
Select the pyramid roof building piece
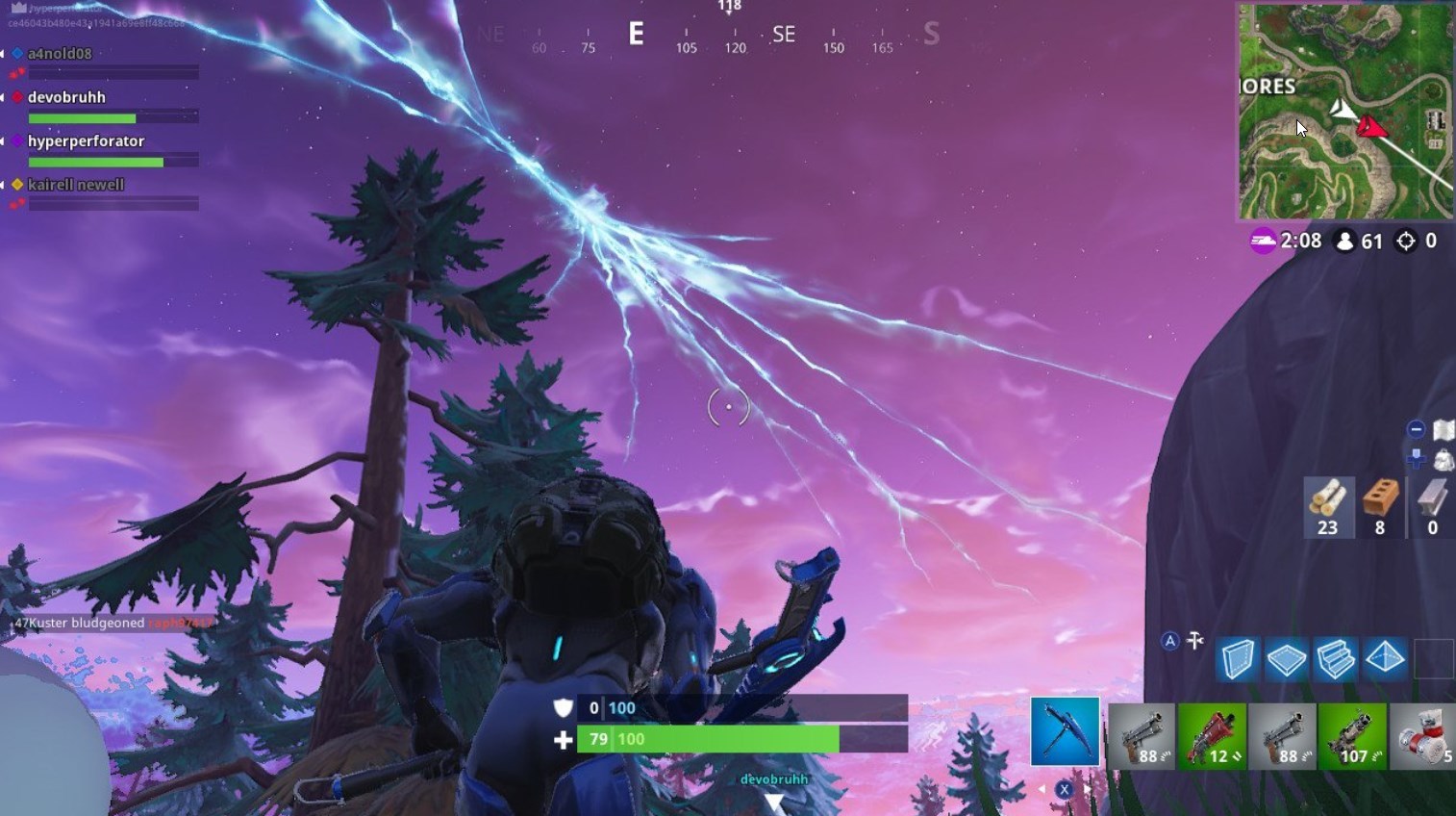1385,660
